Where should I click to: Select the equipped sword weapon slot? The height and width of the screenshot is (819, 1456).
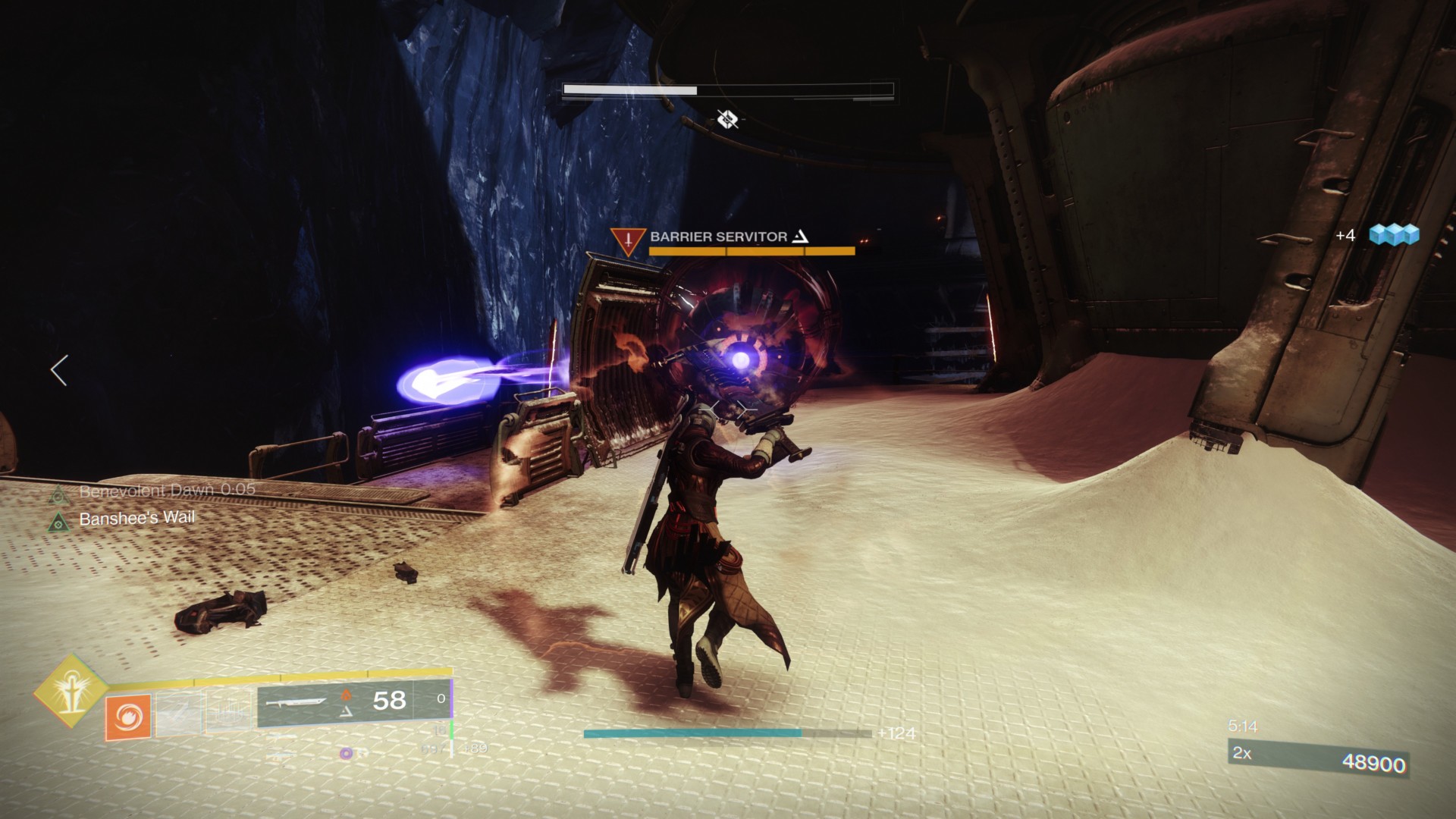pyautogui.click(x=296, y=704)
